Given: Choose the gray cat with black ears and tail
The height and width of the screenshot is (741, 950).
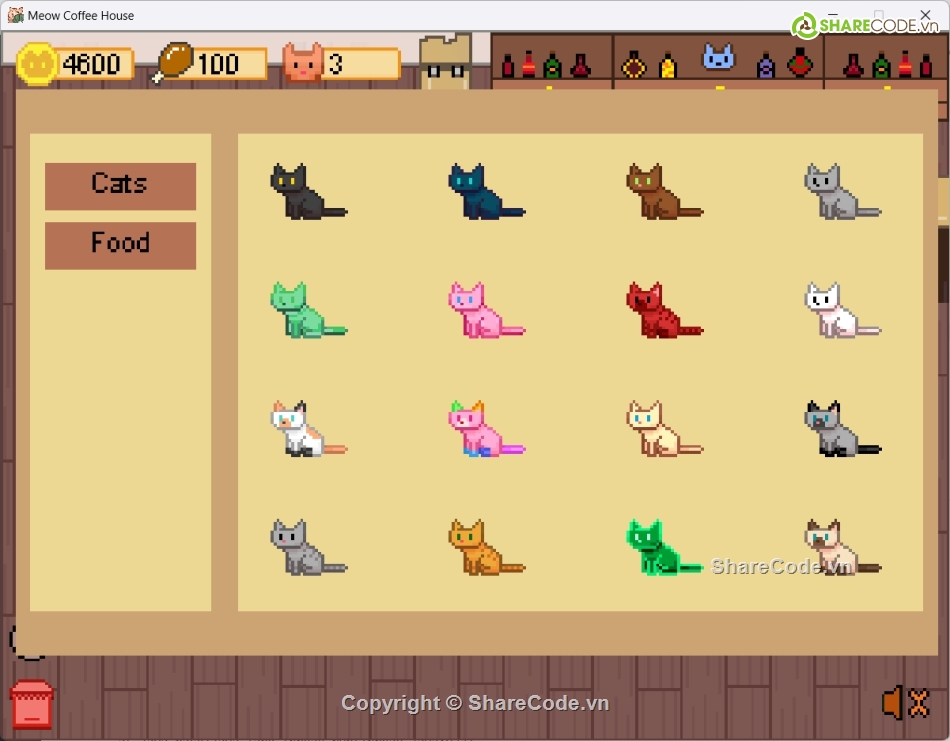Looking at the screenshot, I should click(x=835, y=429).
